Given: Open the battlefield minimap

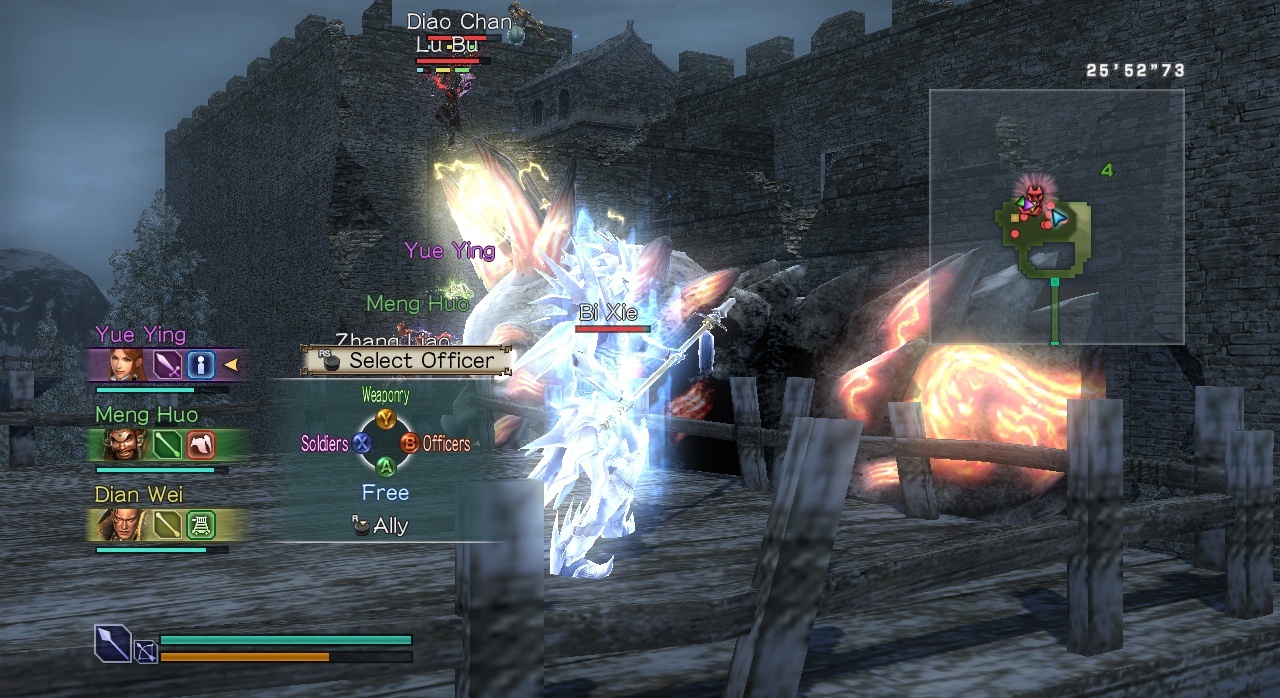Looking at the screenshot, I should 1056,217.
